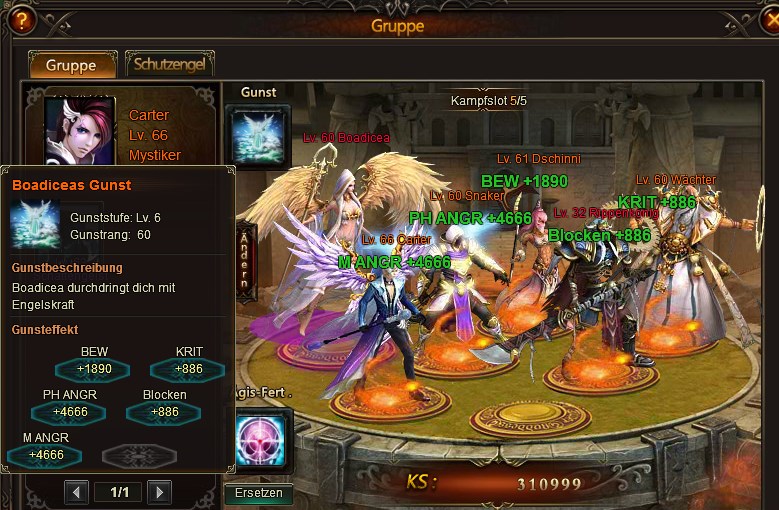This screenshot has width=779, height=510.
Task: Select Carter's character portrait
Action: click(x=81, y=128)
